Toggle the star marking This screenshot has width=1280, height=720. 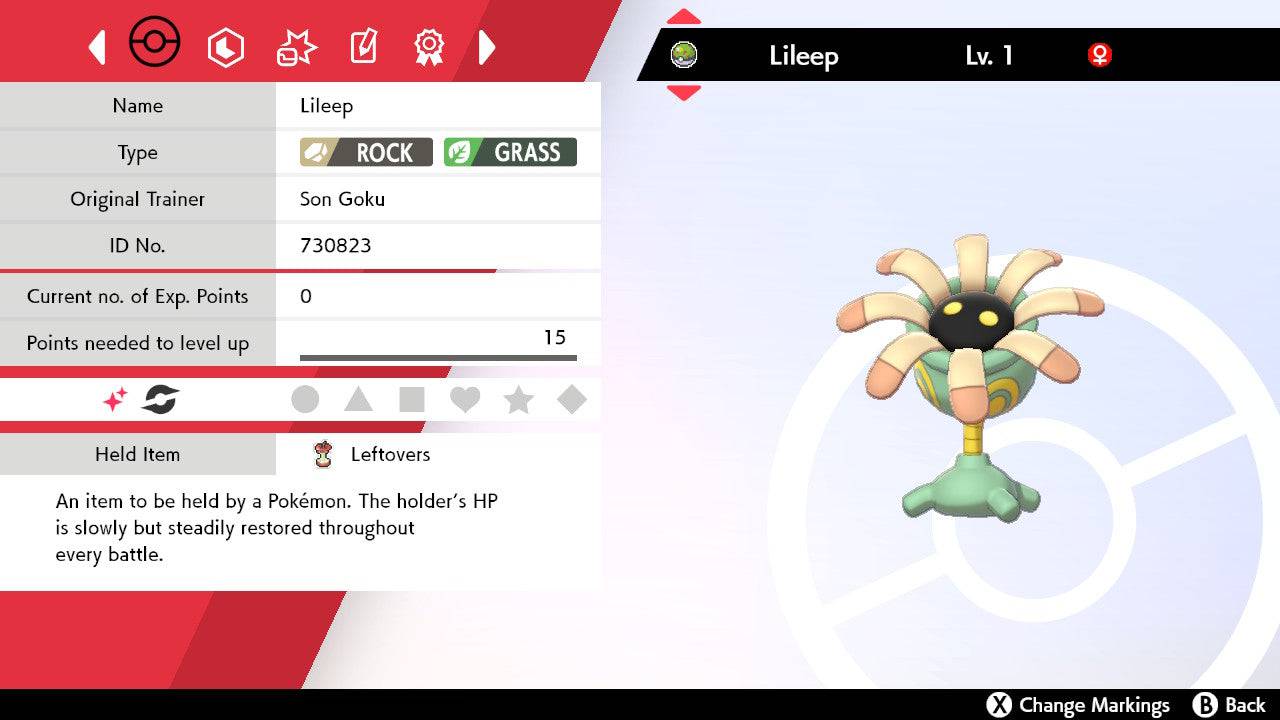click(518, 400)
